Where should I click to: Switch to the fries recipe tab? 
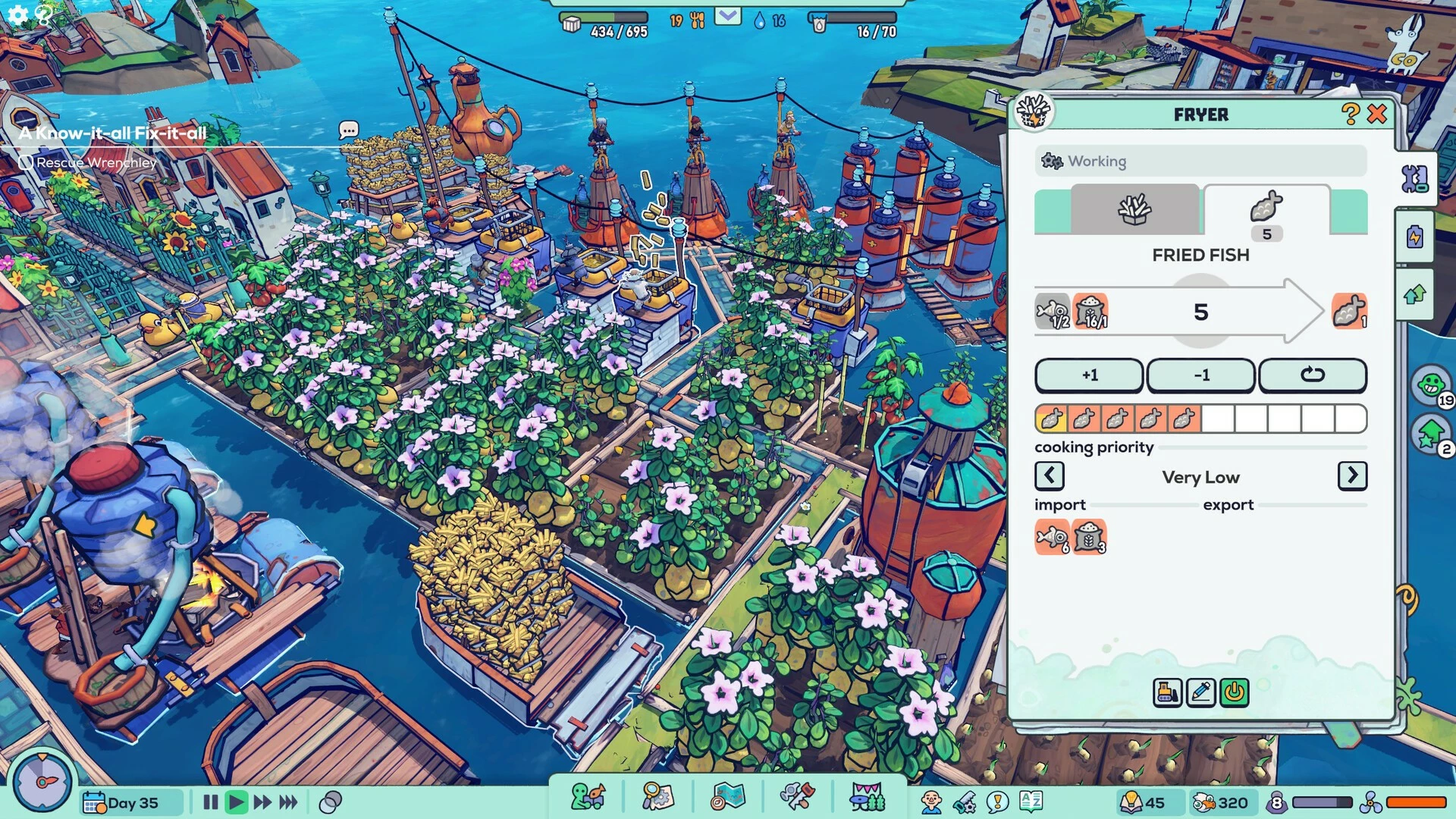(x=1134, y=210)
